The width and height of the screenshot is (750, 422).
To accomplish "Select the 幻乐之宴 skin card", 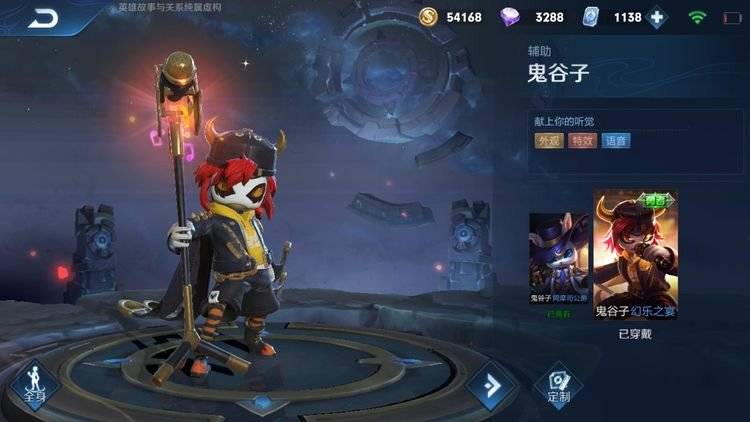I will click(x=635, y=255).
